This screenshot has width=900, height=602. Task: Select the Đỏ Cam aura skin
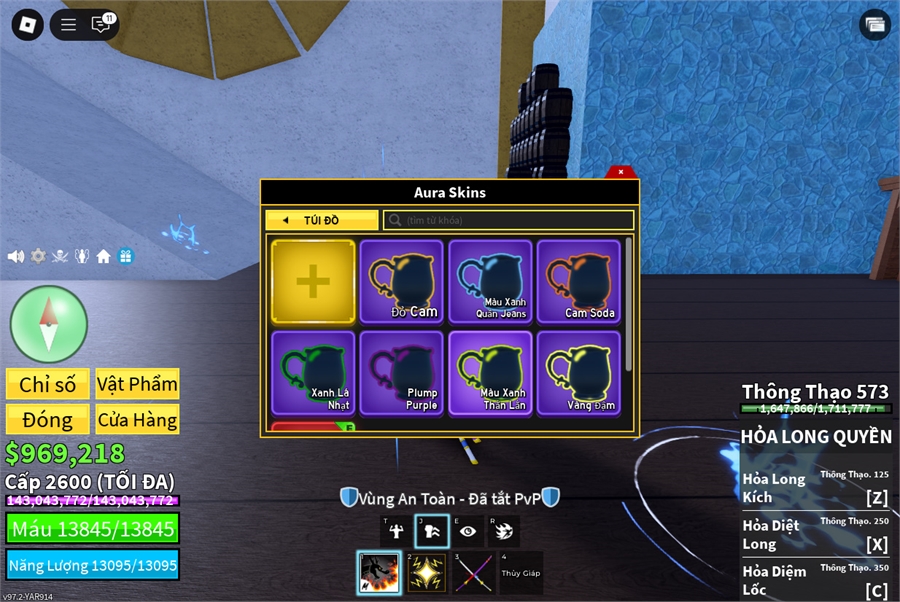[402, 281]
